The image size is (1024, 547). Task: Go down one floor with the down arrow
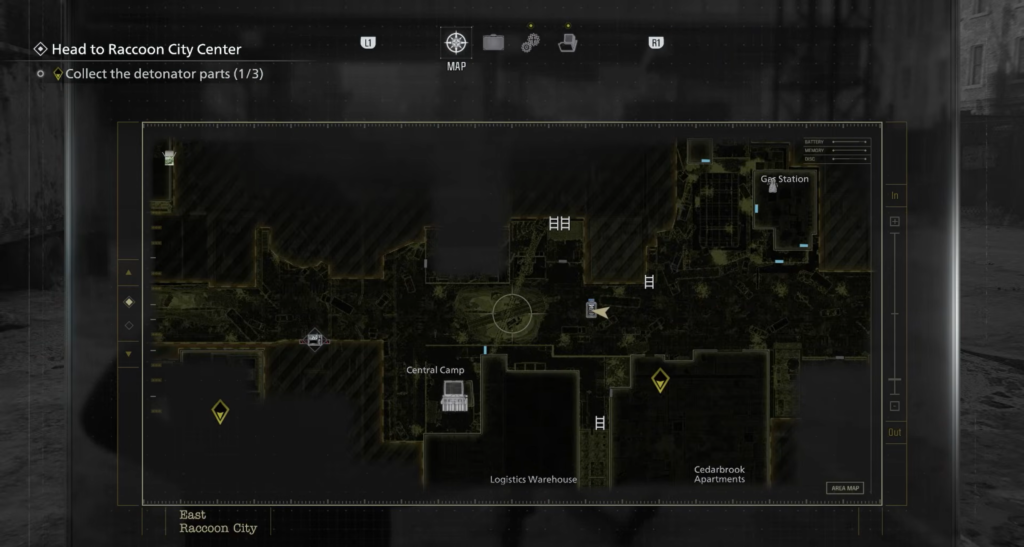(x=128, y=353)
